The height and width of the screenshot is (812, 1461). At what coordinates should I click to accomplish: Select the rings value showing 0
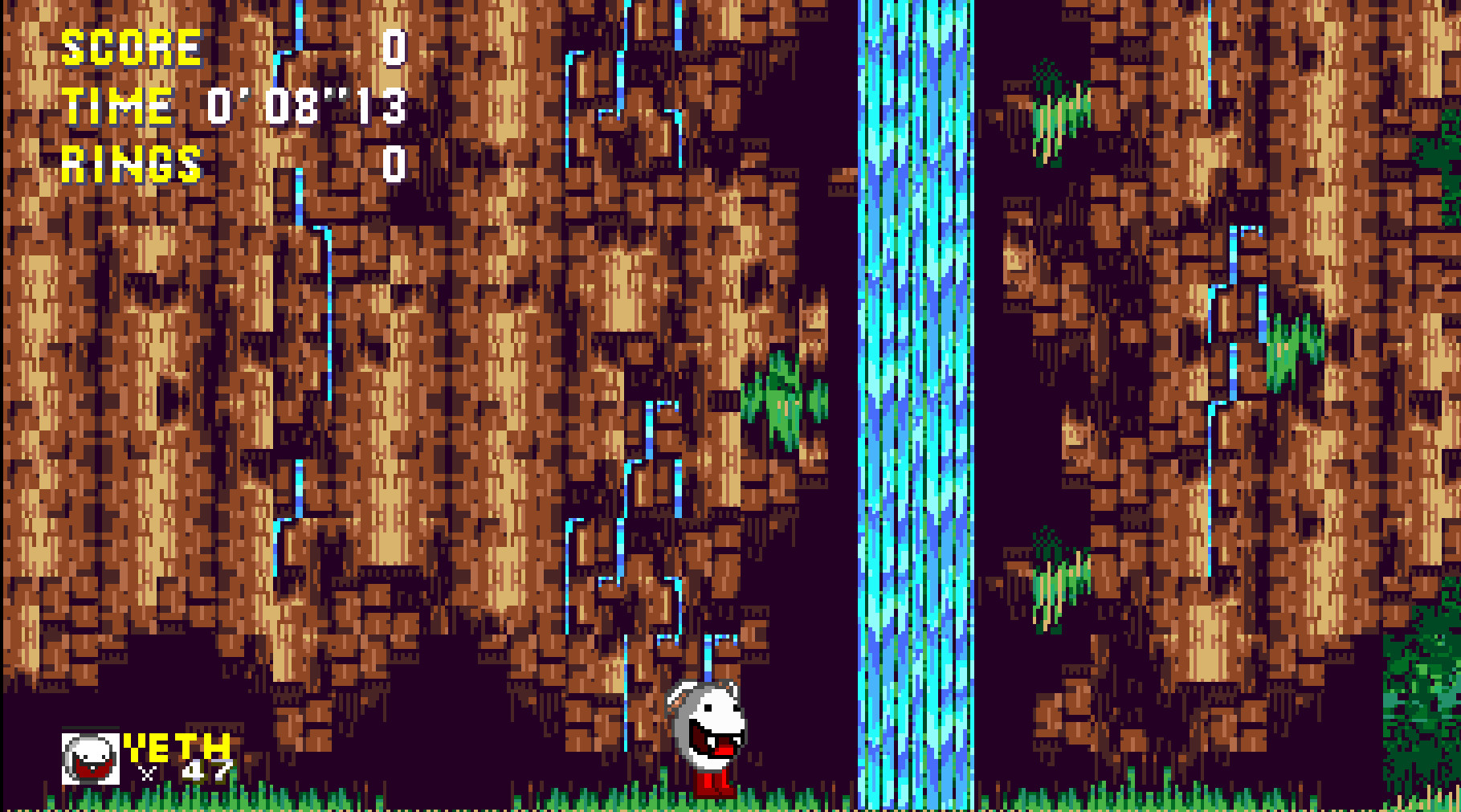394,165
